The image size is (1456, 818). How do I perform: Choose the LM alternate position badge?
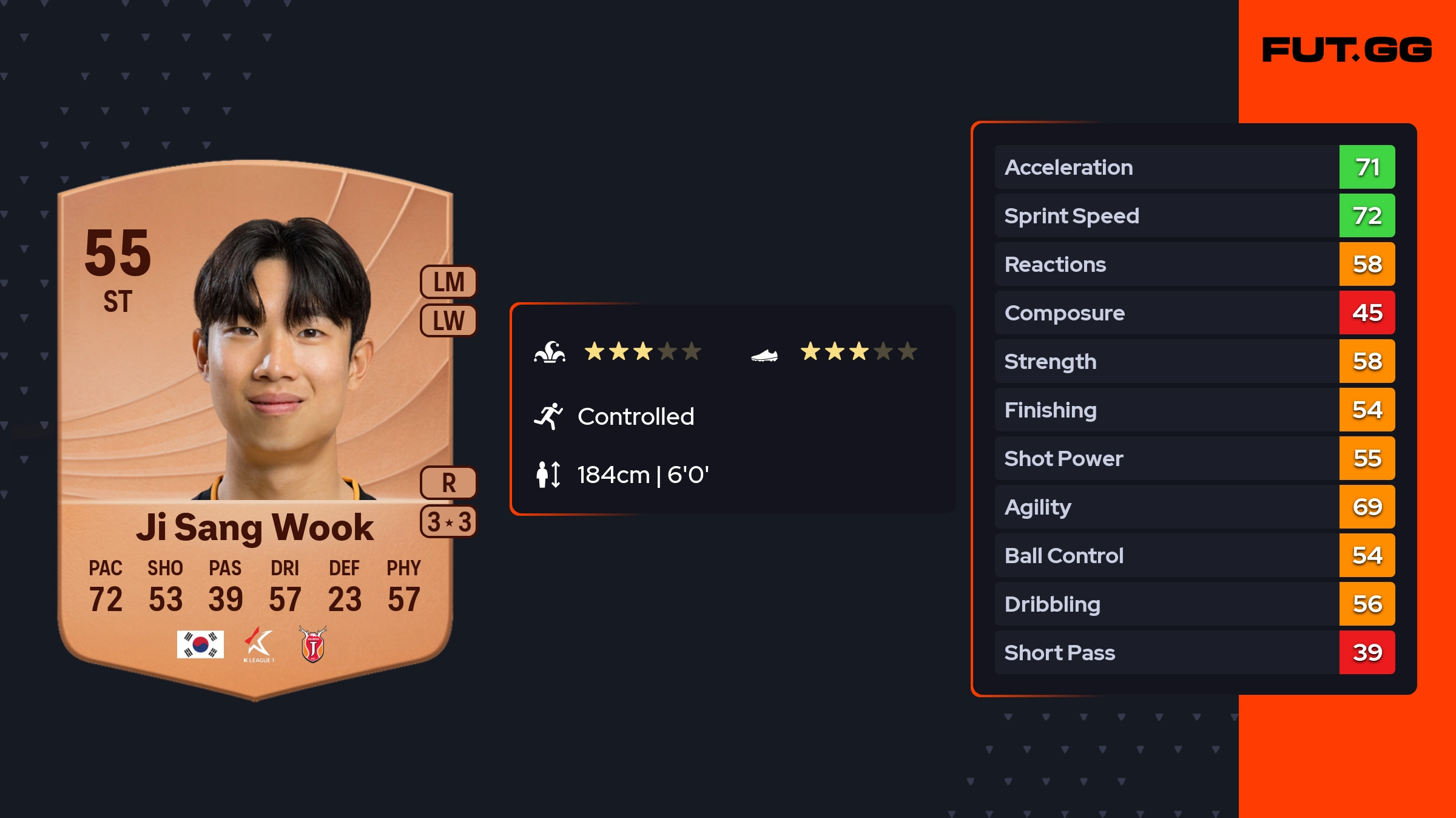pyautogui.click(x=448, y=282)
